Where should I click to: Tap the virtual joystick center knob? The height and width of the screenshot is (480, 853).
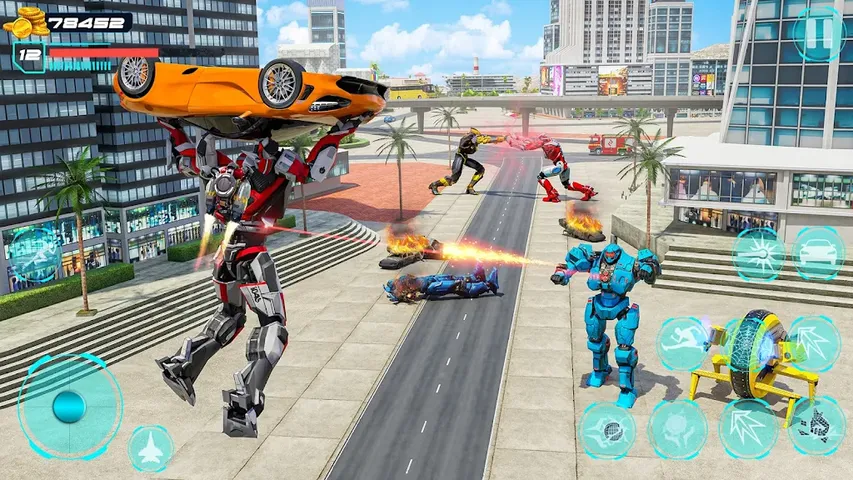(x=69, y=406)
